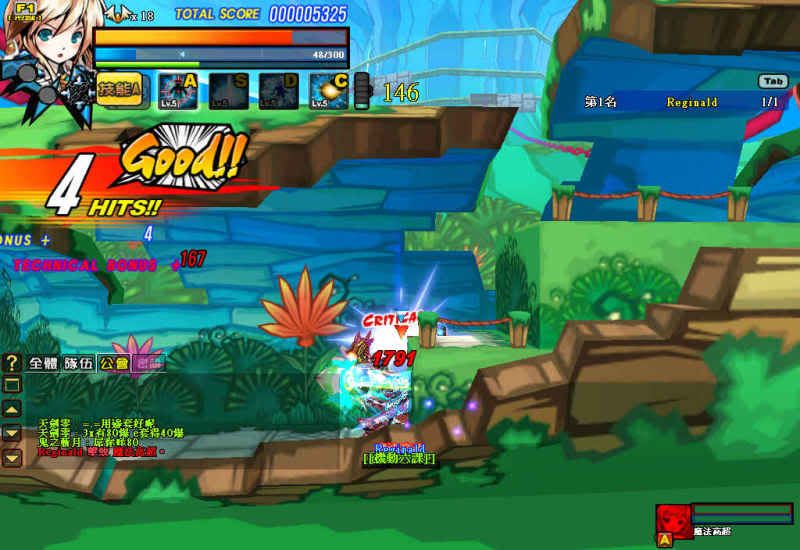This screenshot has height=550, width=800.
Task: Open the purple chat tab
Action: tap(148, 364)
